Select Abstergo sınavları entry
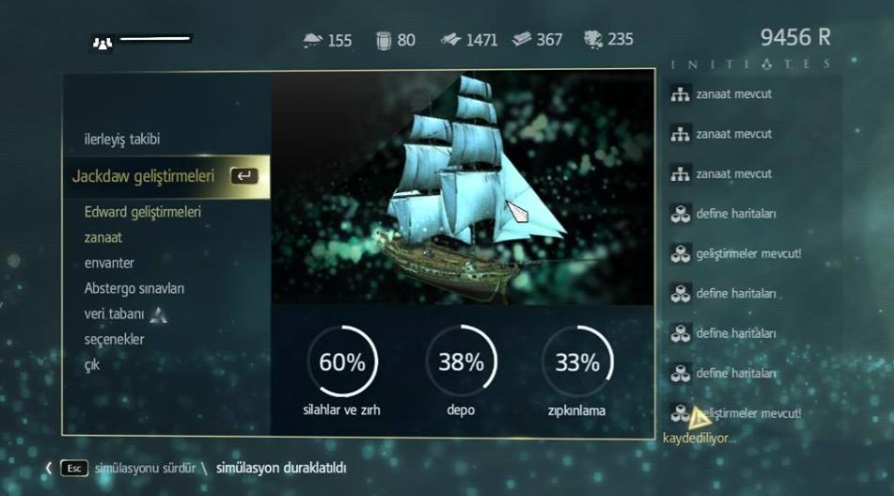Viewport: 894px width, 496px height. point(134,288)
